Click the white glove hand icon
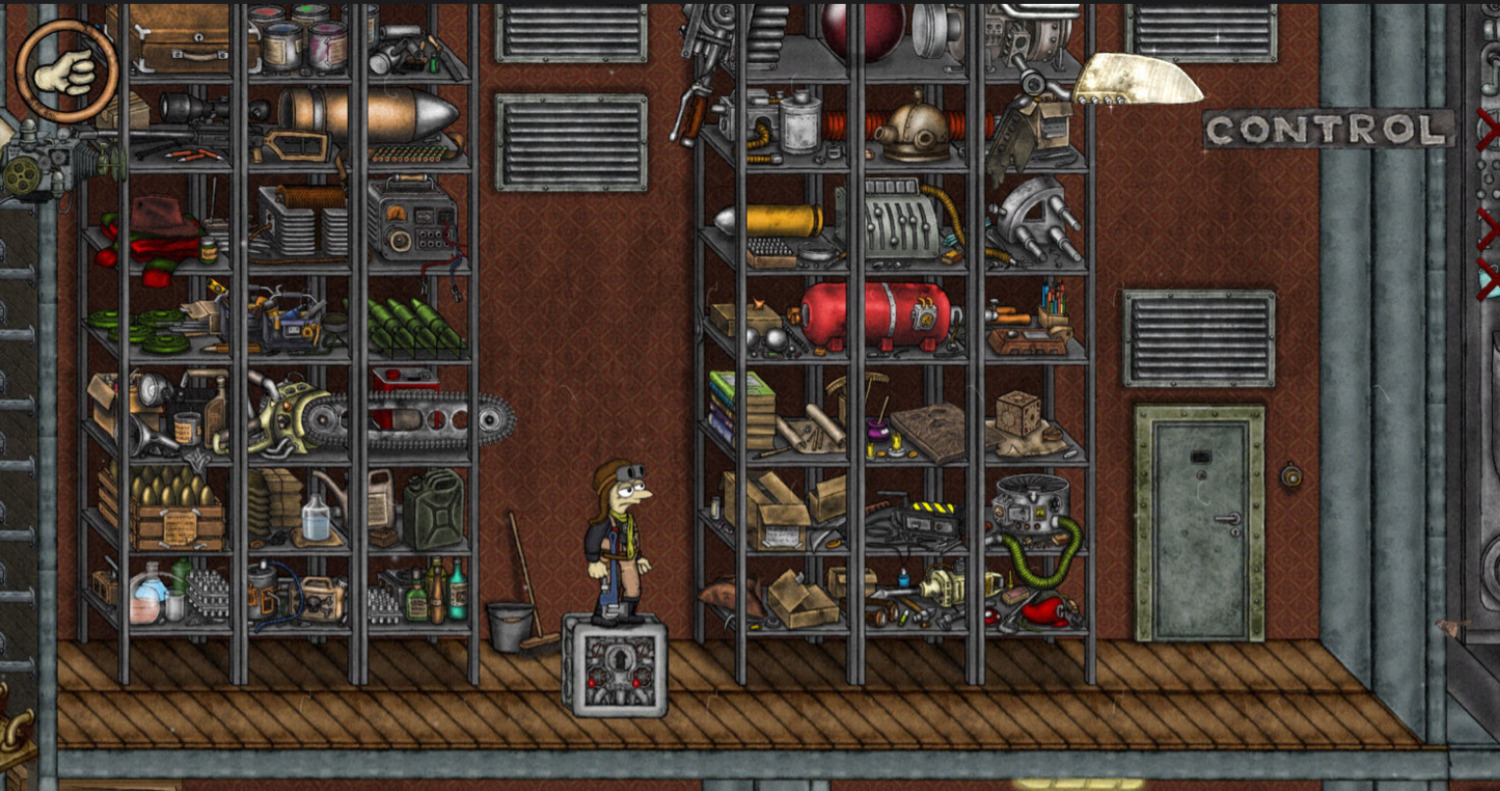 (66, 71)
